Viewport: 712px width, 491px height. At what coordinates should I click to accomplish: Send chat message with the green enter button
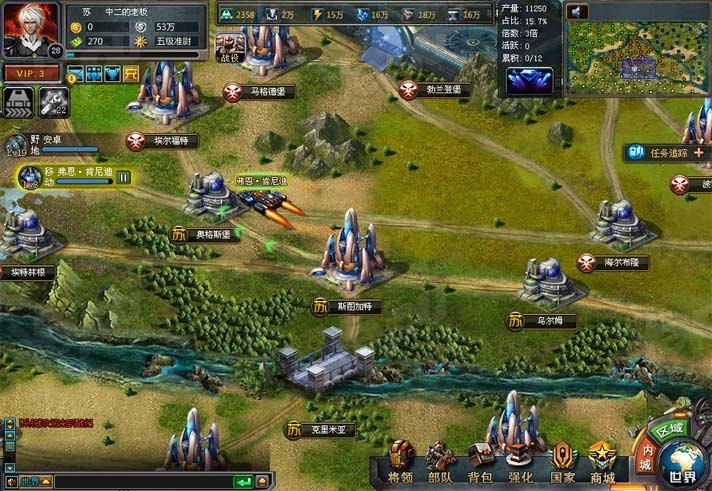(241, 481)
